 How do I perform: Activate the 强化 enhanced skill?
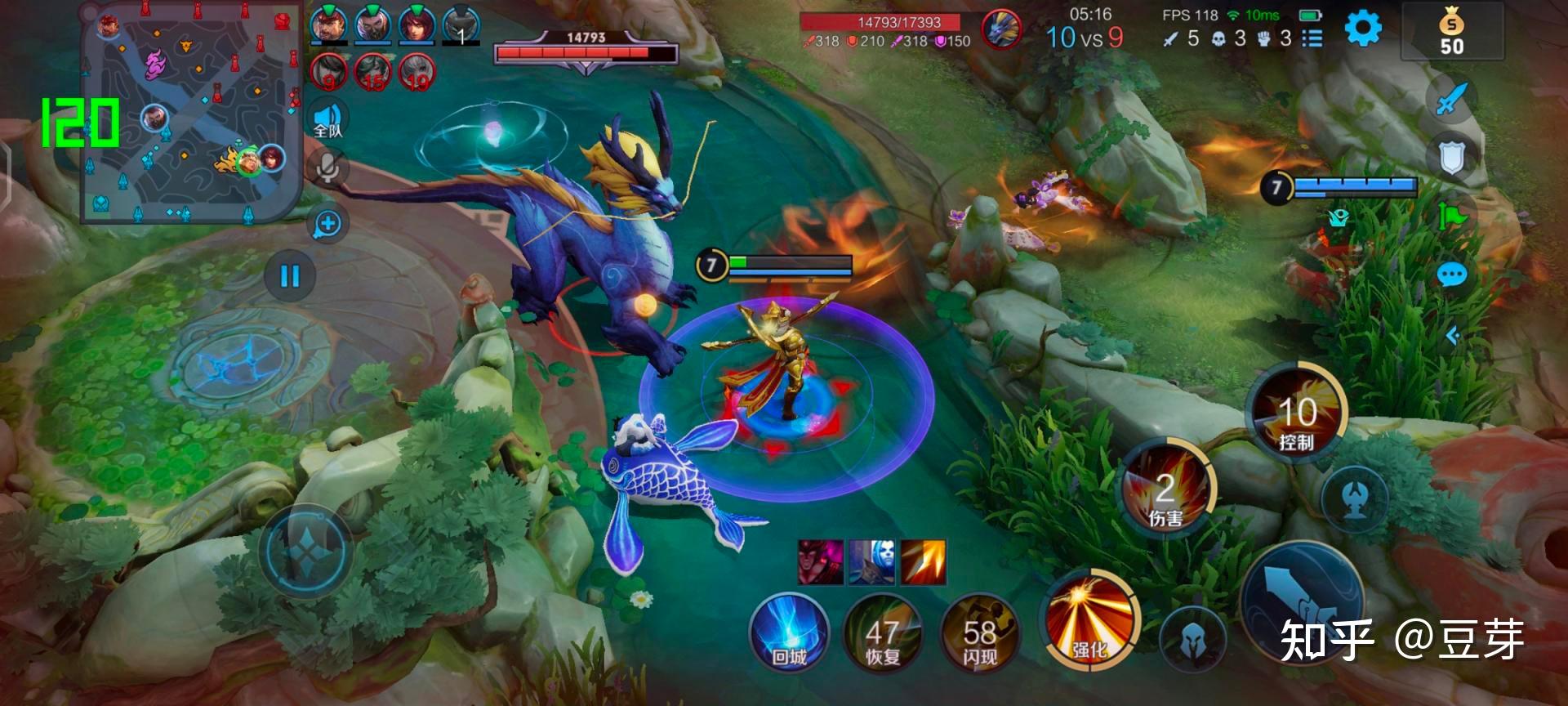(x=1089, y=619)
